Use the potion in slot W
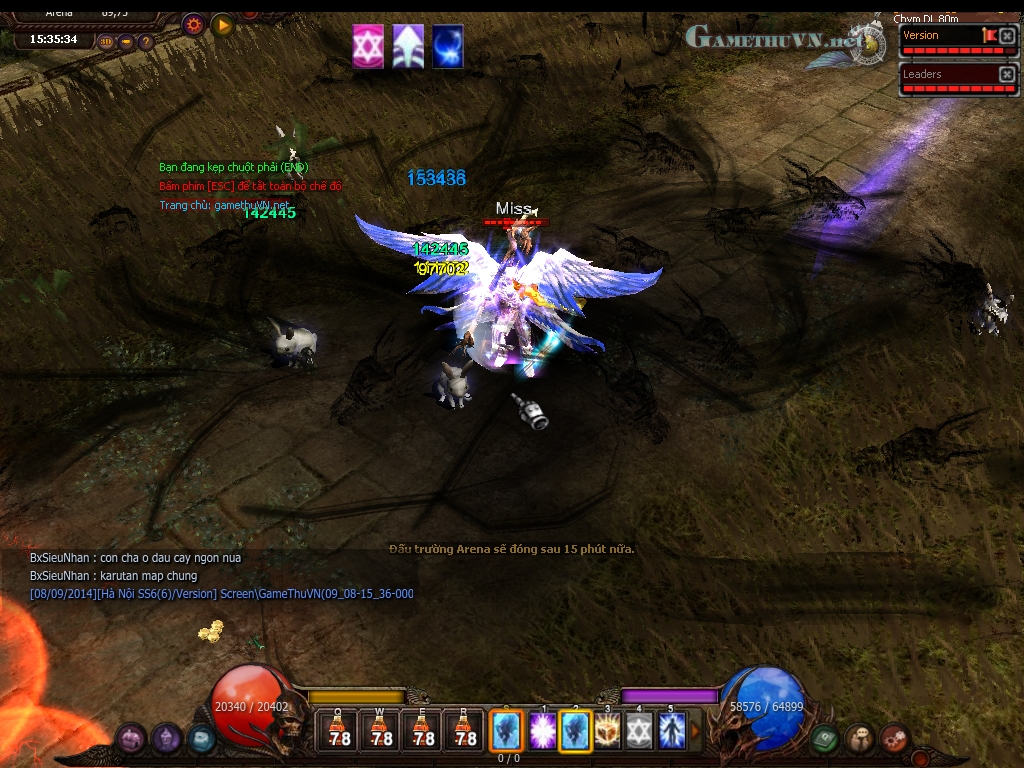Screen dimensions: 1024x768 [x=381, y=731]
